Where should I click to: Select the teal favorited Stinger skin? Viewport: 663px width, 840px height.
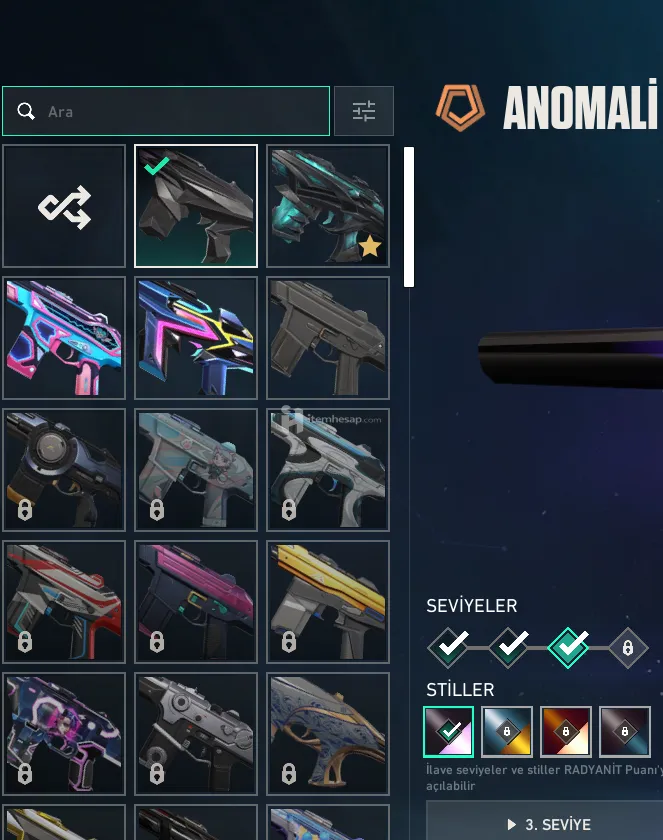coord(328,206)
